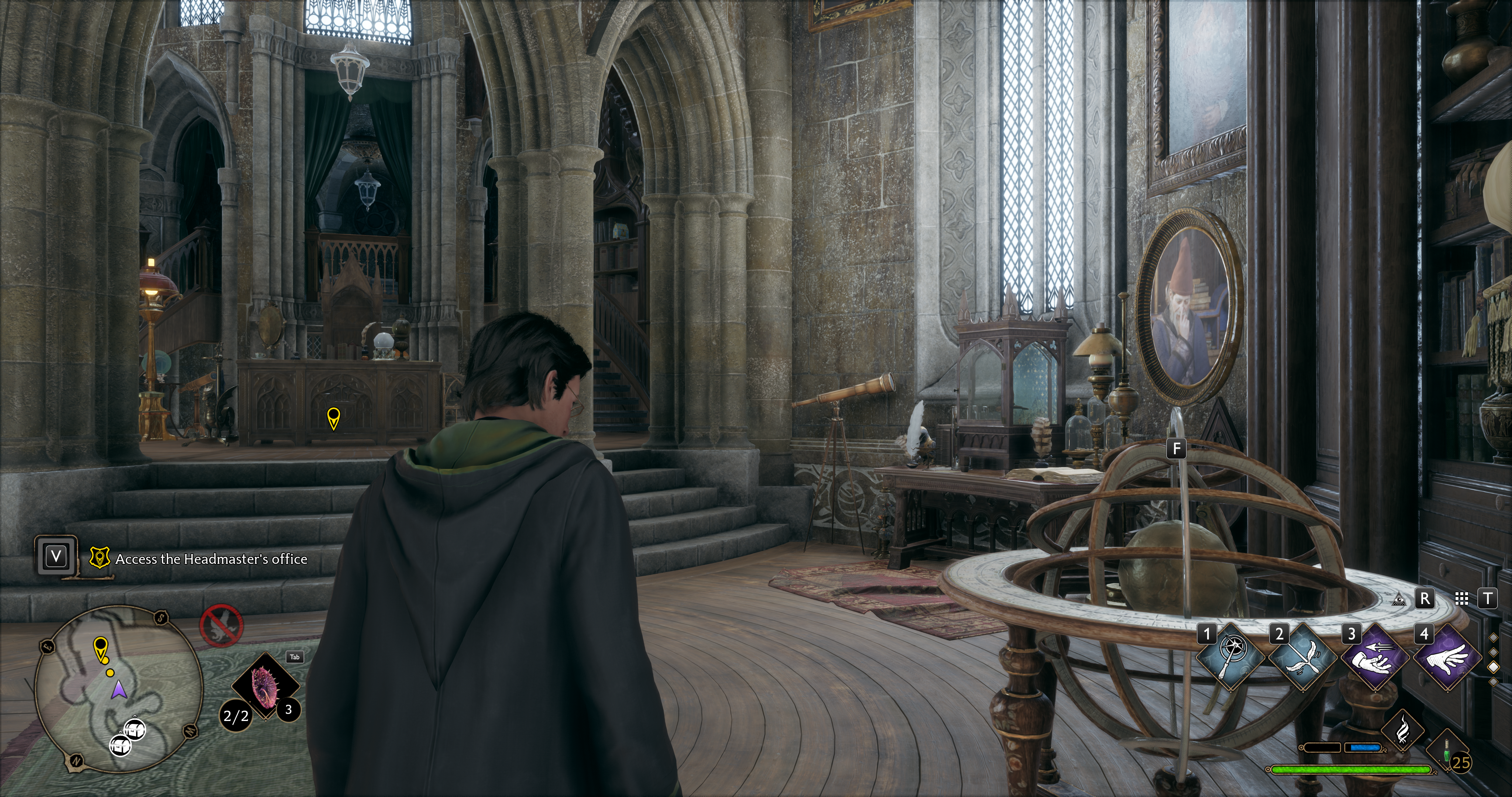This screenshot has width=1512, height=797.
Task: Click the yellow waypoint pin on the desk
Action: (x=333, y=418)
